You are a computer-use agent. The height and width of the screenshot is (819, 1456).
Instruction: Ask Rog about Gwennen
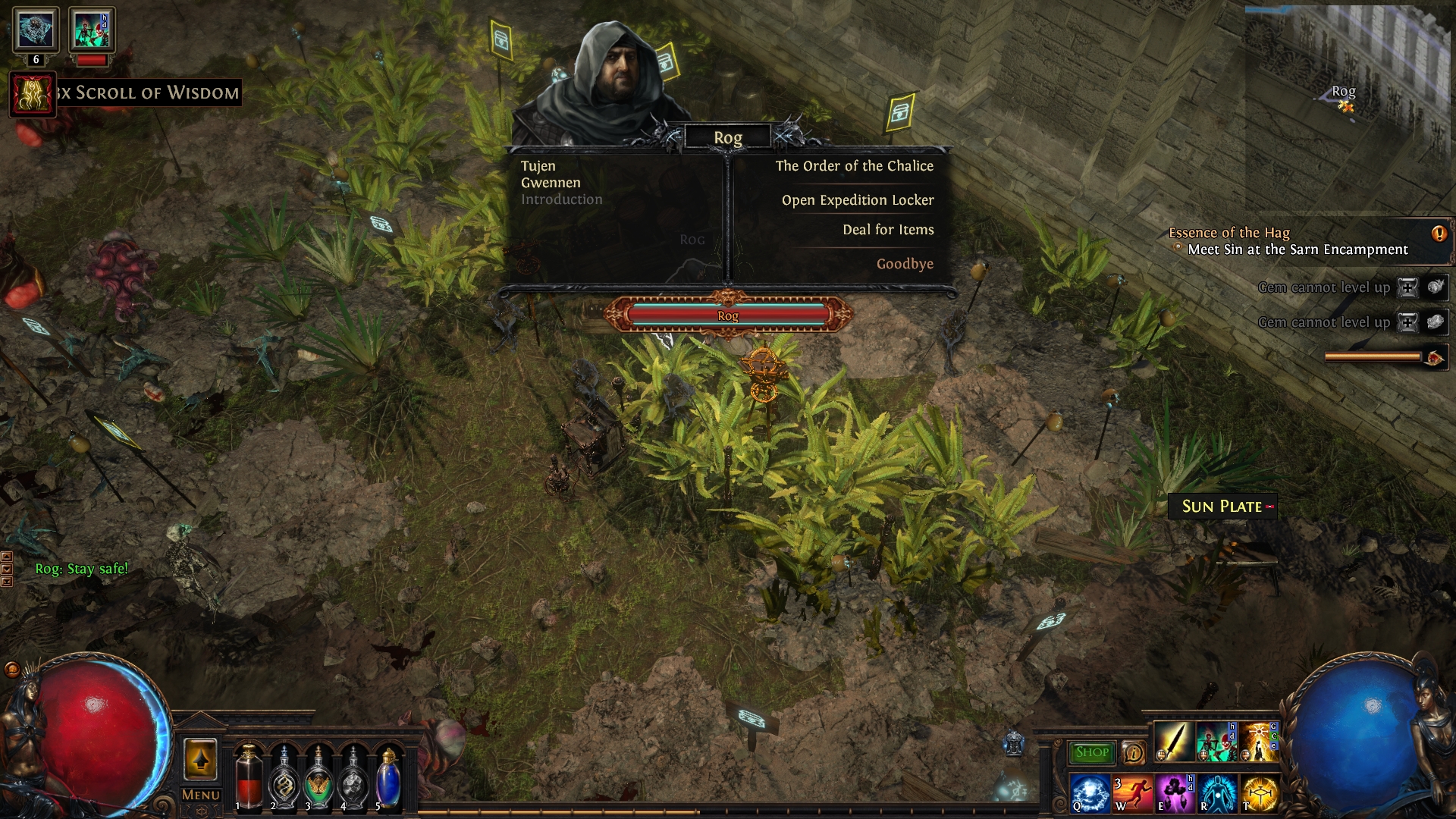[551, 183]
